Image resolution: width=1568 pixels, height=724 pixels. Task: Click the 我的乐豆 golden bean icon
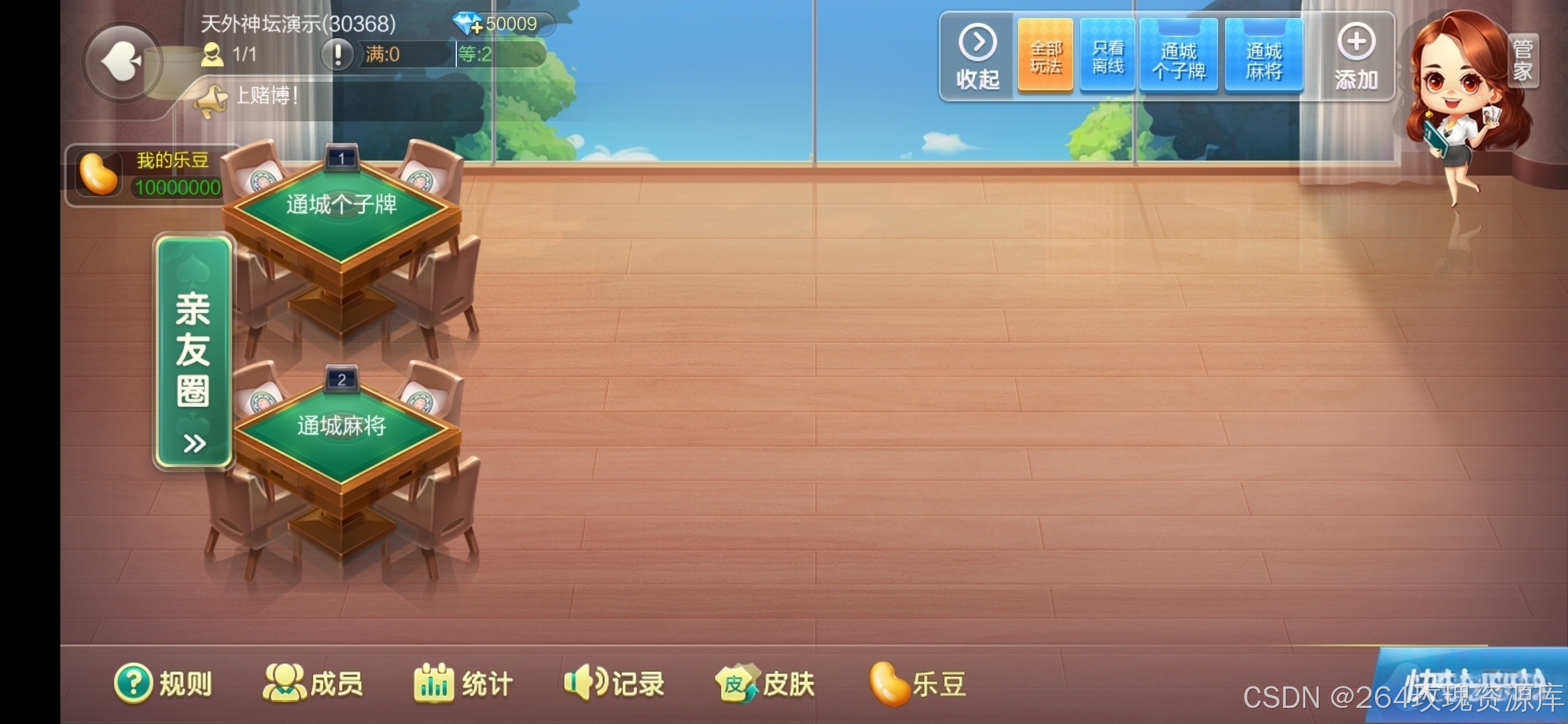(x=99, y=174)
